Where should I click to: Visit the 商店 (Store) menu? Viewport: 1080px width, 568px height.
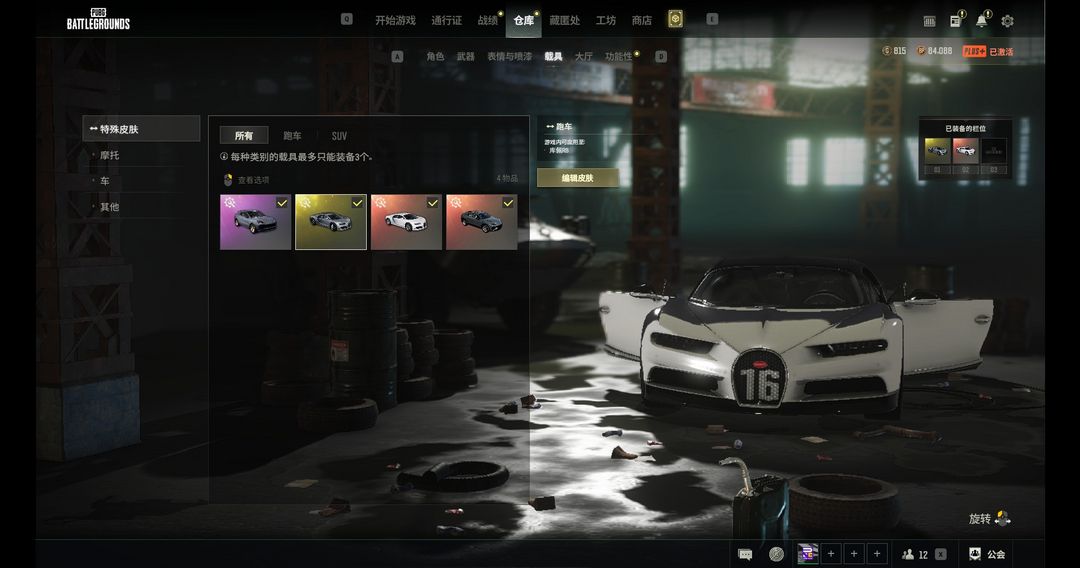642,20
